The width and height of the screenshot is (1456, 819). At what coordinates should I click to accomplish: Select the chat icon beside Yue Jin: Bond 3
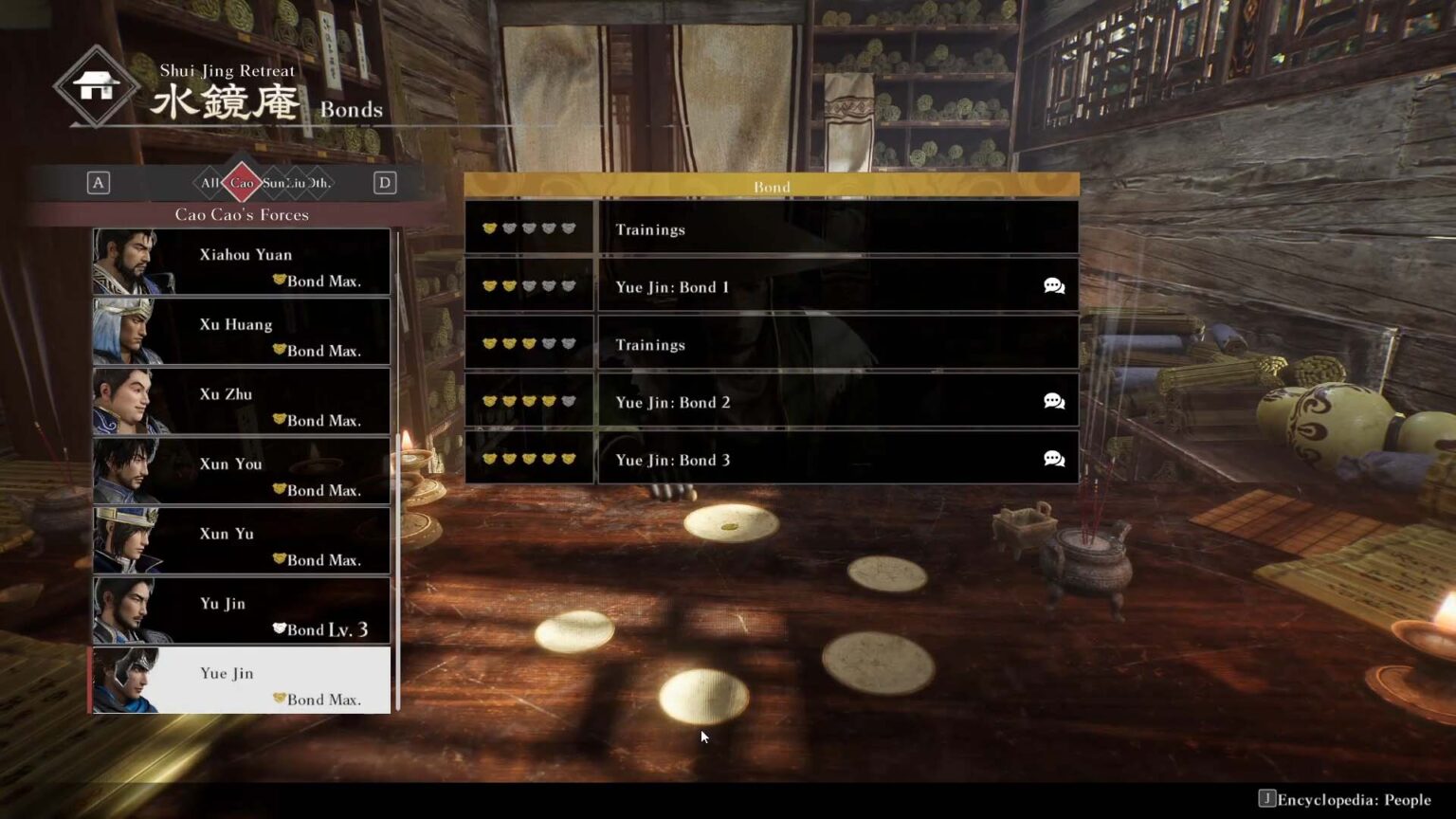click(x=1053, y=459)
